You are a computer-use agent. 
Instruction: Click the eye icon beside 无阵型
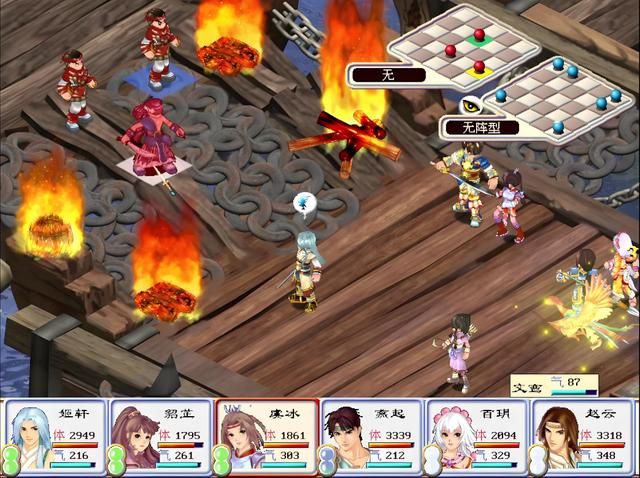click(469, 105)
